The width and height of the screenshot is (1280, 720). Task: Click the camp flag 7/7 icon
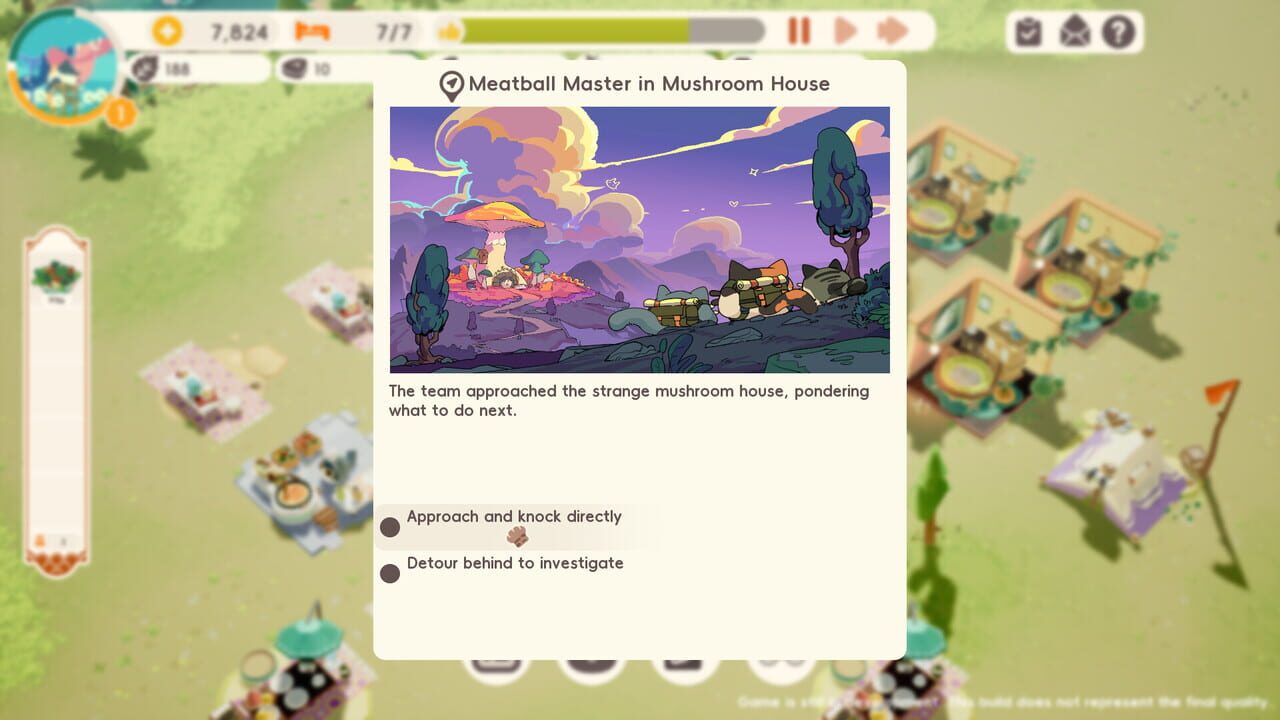[313, 31]
